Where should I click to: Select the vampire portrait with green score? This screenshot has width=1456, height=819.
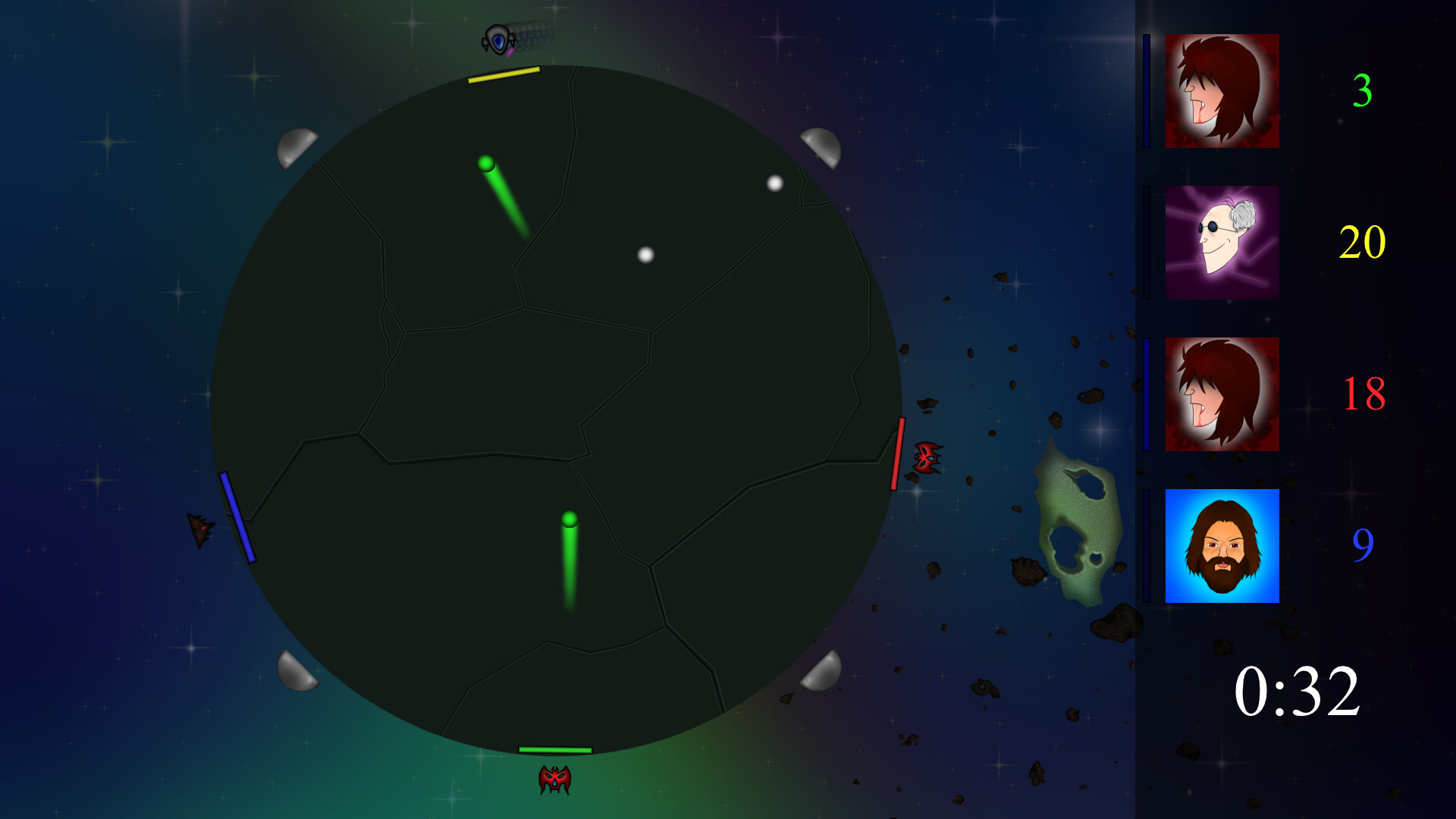(1222, 91)
